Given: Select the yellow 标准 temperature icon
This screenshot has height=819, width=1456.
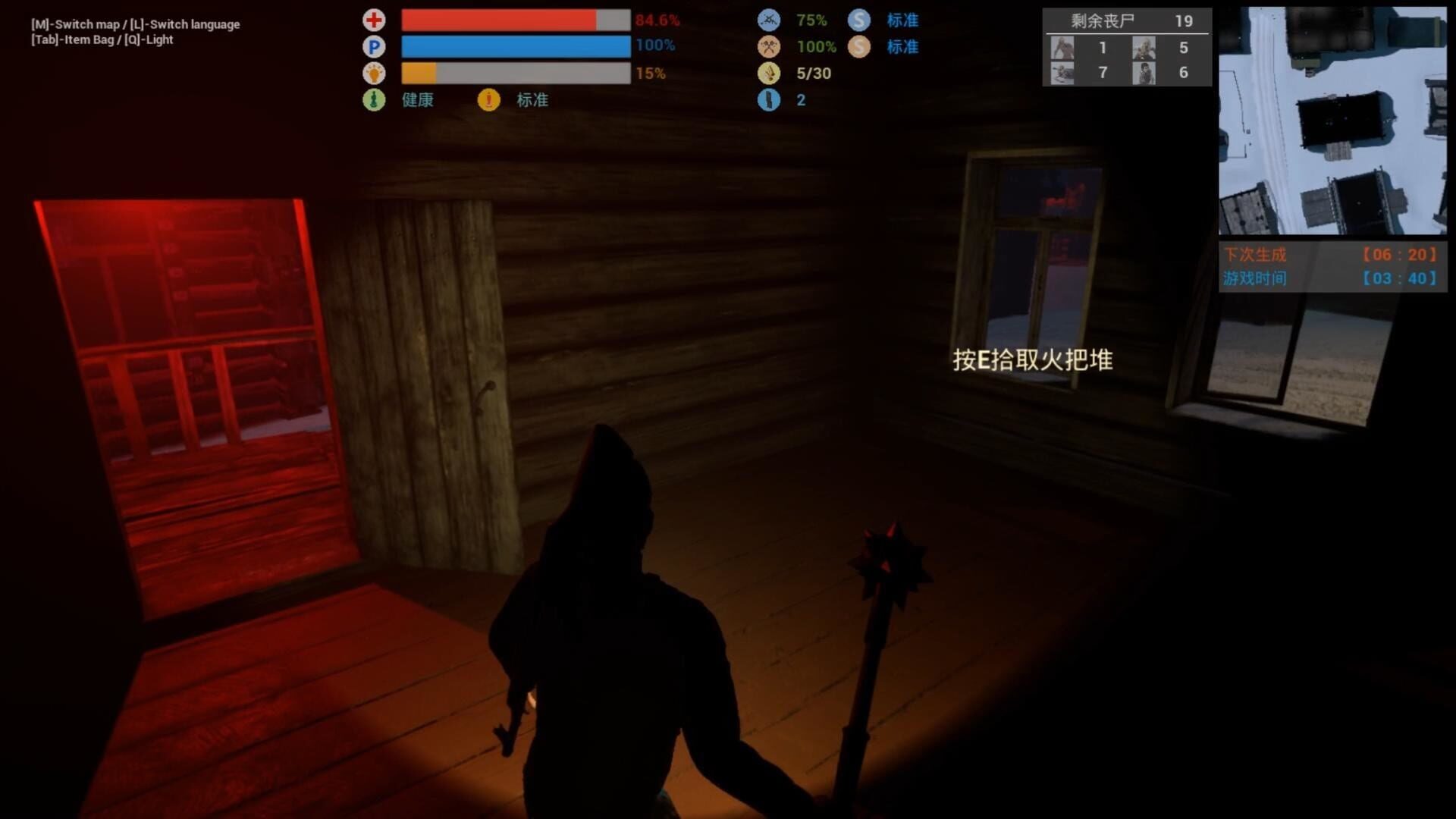Looking at the screenshot, I should (x=488, y=99).
